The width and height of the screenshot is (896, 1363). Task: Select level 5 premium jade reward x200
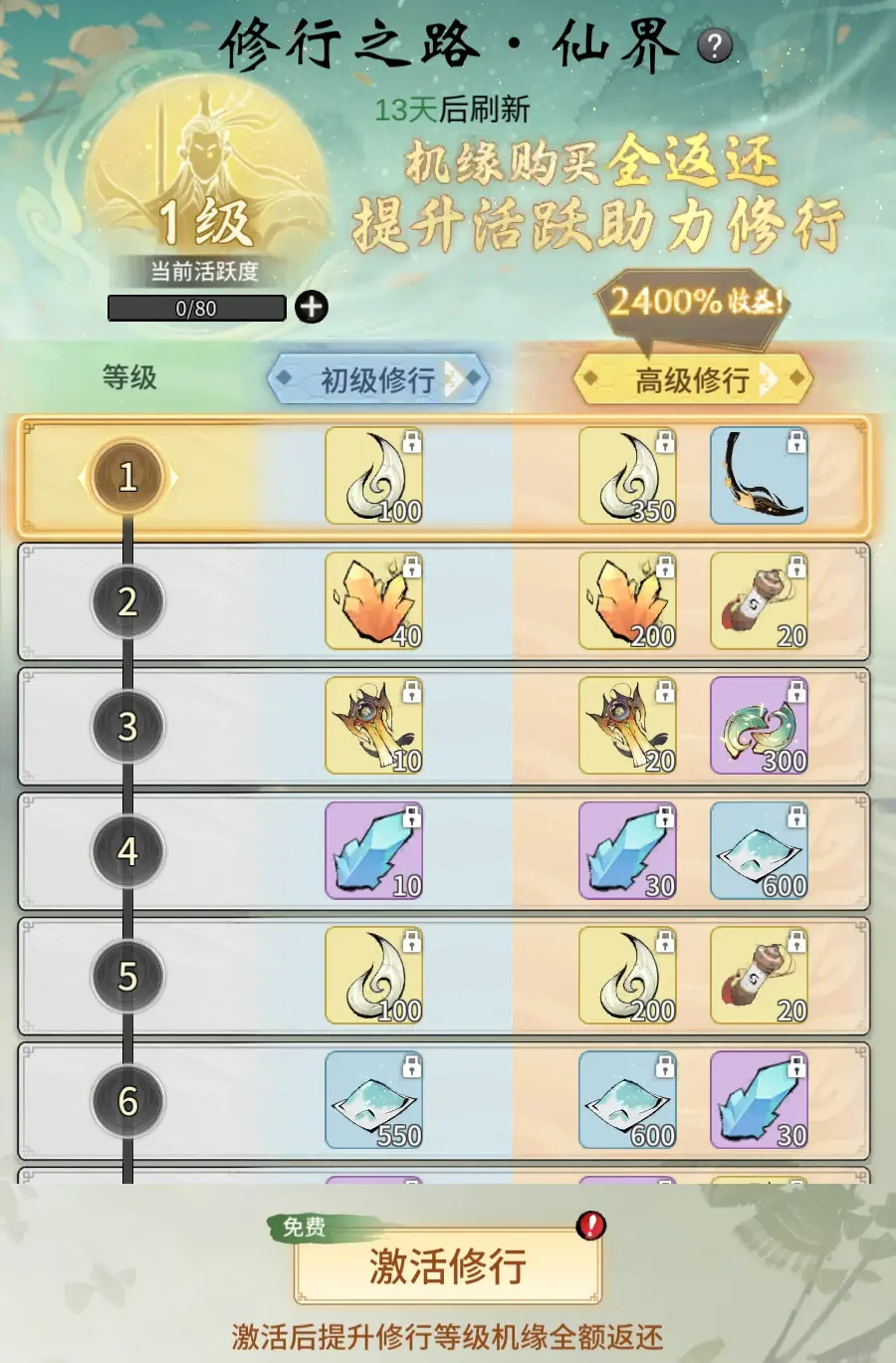(x=628, y=976)
